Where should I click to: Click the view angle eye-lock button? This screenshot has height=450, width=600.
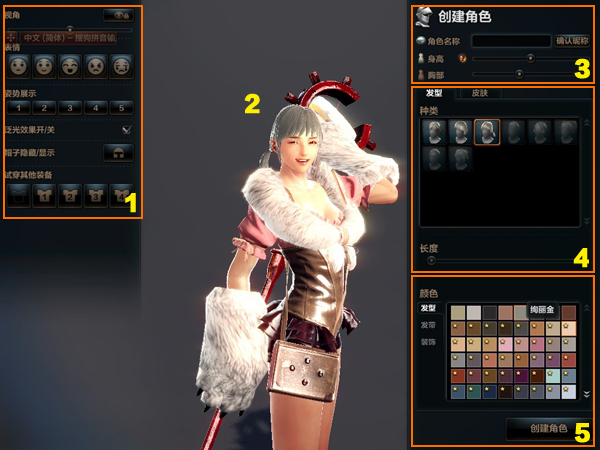(118, 16)
